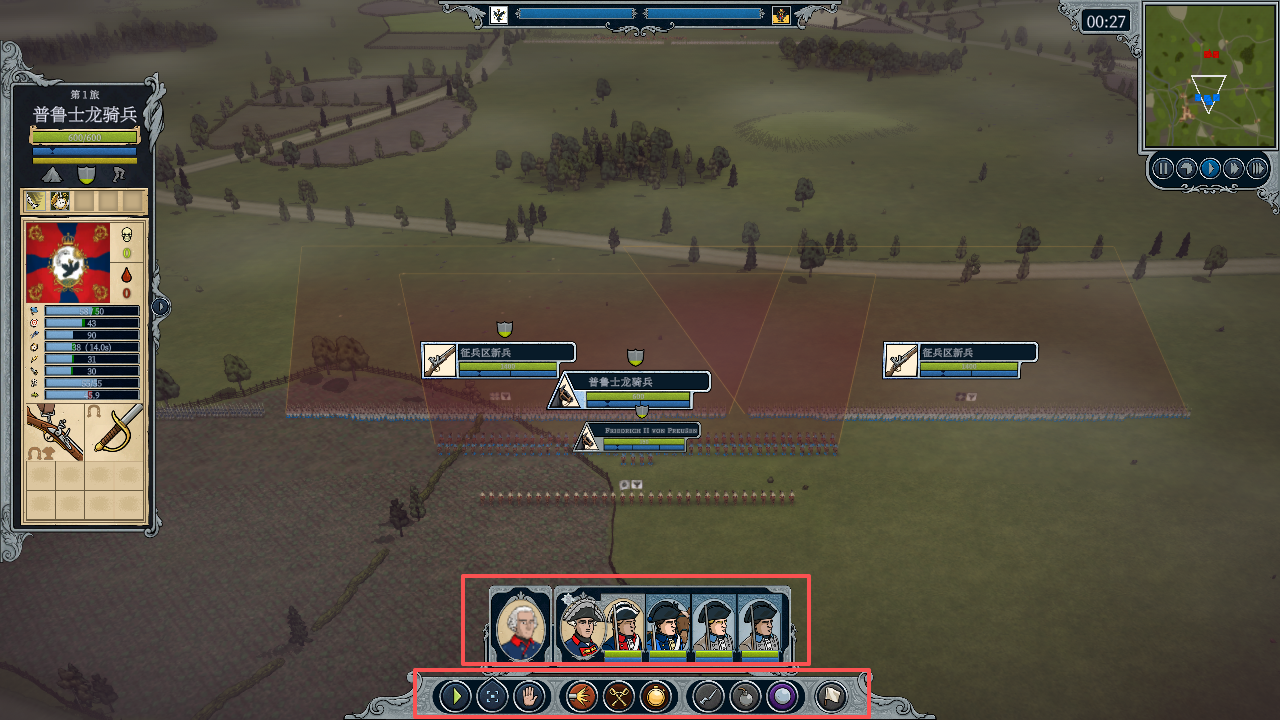Click the grenade bomb ability button

pos(745,696)
